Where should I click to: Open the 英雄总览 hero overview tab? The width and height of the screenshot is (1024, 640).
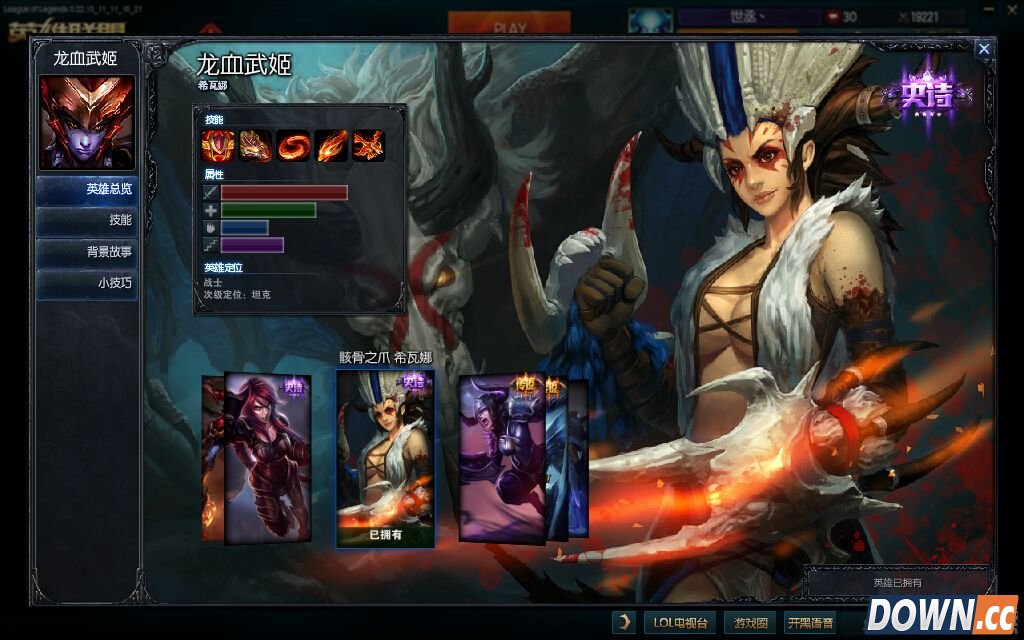[x=87, y=189]
